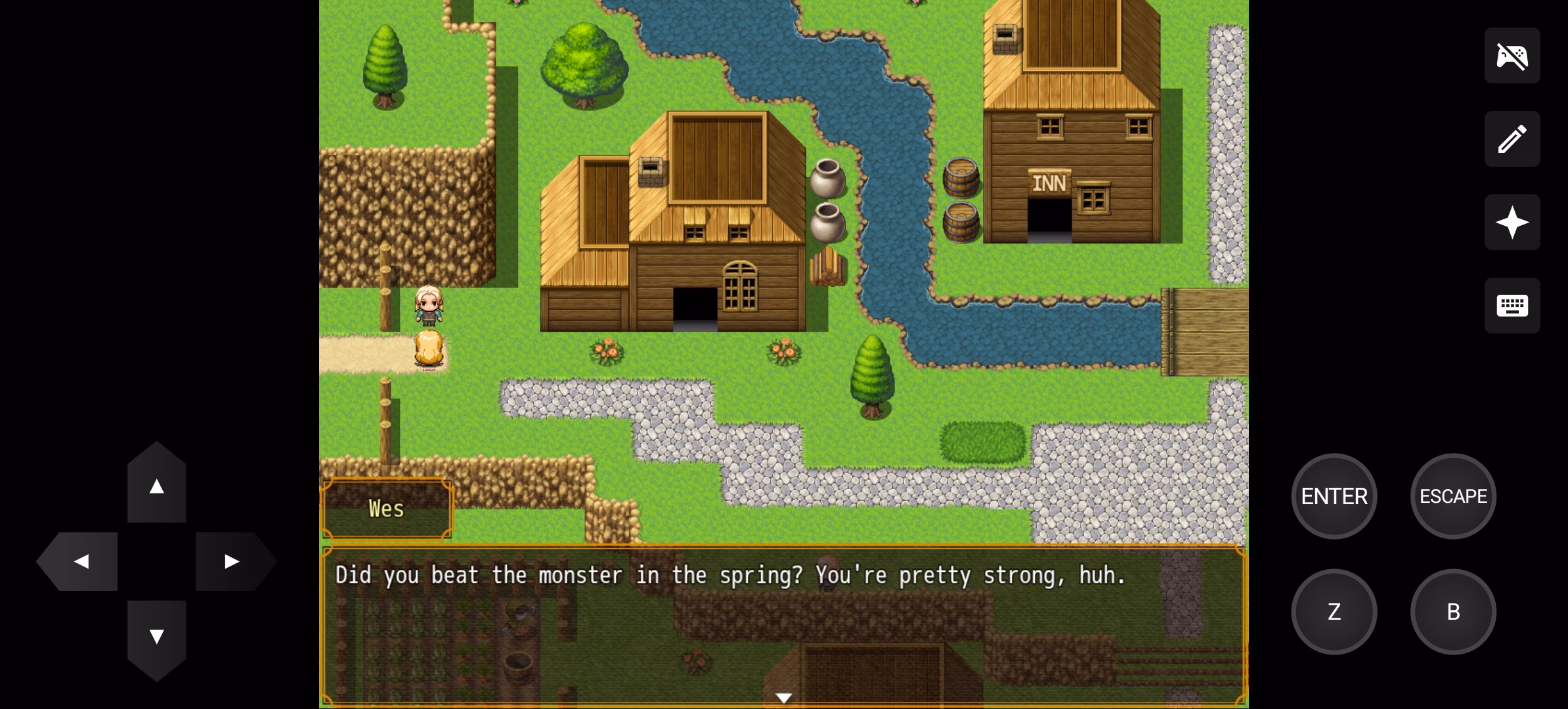Screen dimensions: 1568x709
Task: Open the pencil edit-layout tool
Action: (1512, 139)
